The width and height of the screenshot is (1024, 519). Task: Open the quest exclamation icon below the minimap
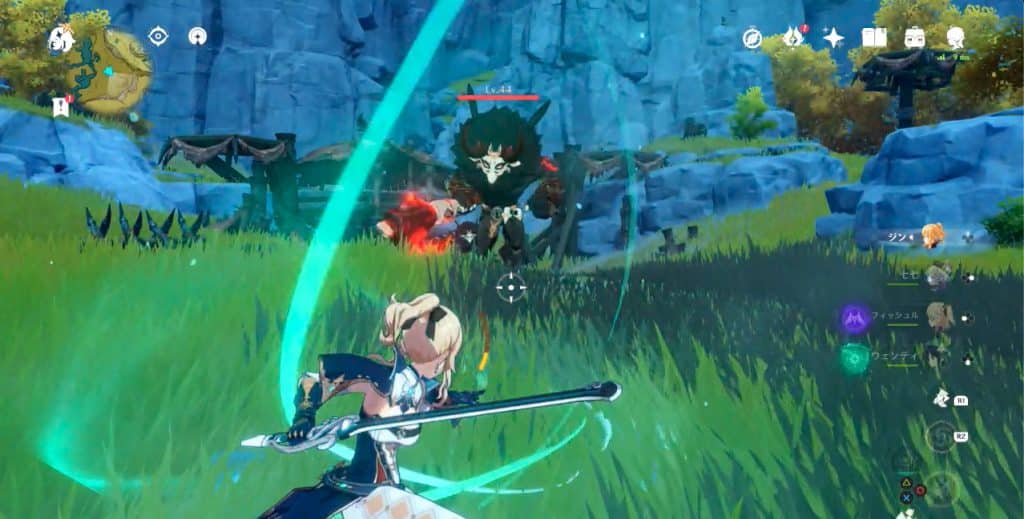pyautogui.click(x=59, y=105)
